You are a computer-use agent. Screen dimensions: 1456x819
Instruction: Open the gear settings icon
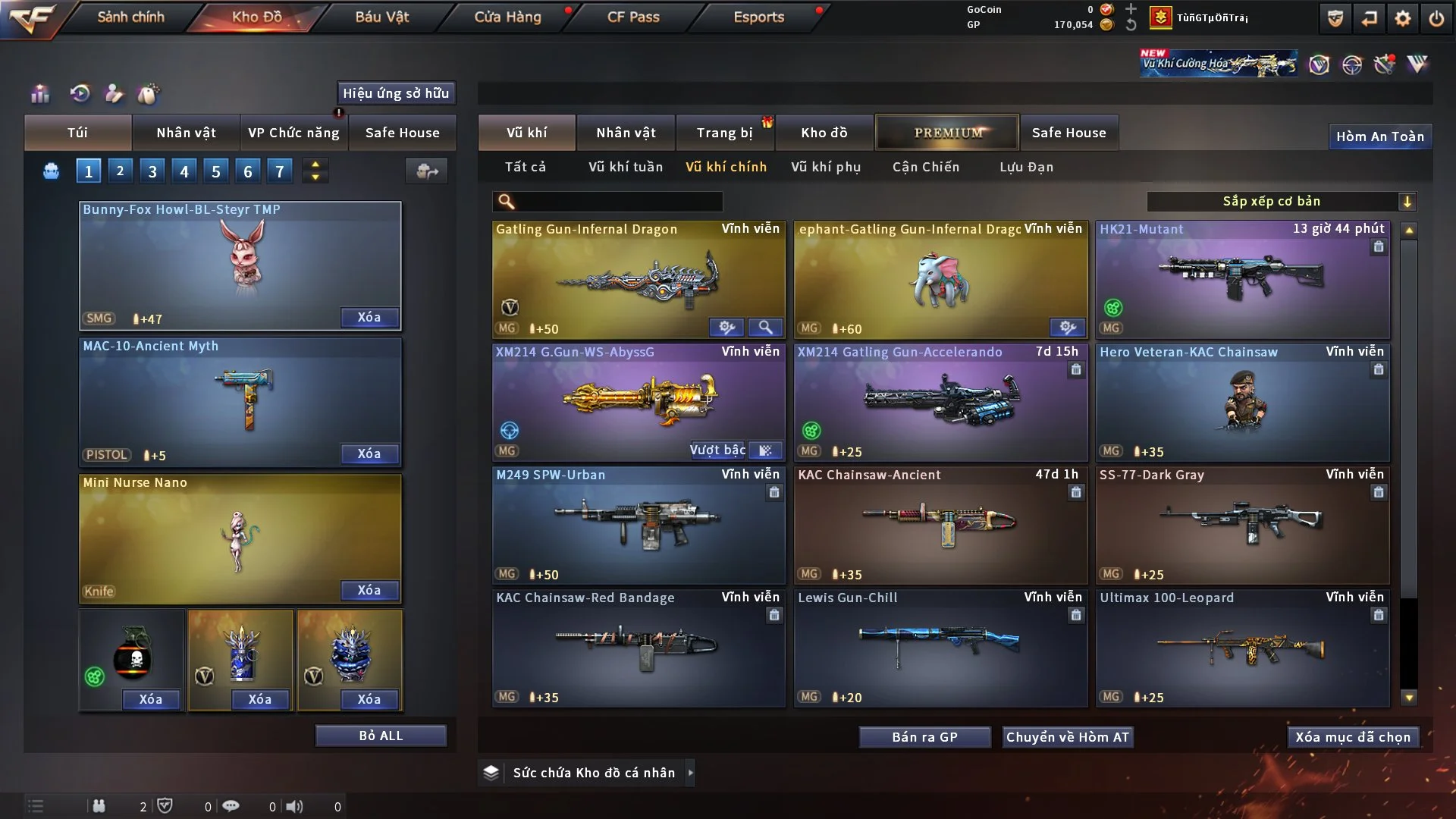click(1403, 18)
